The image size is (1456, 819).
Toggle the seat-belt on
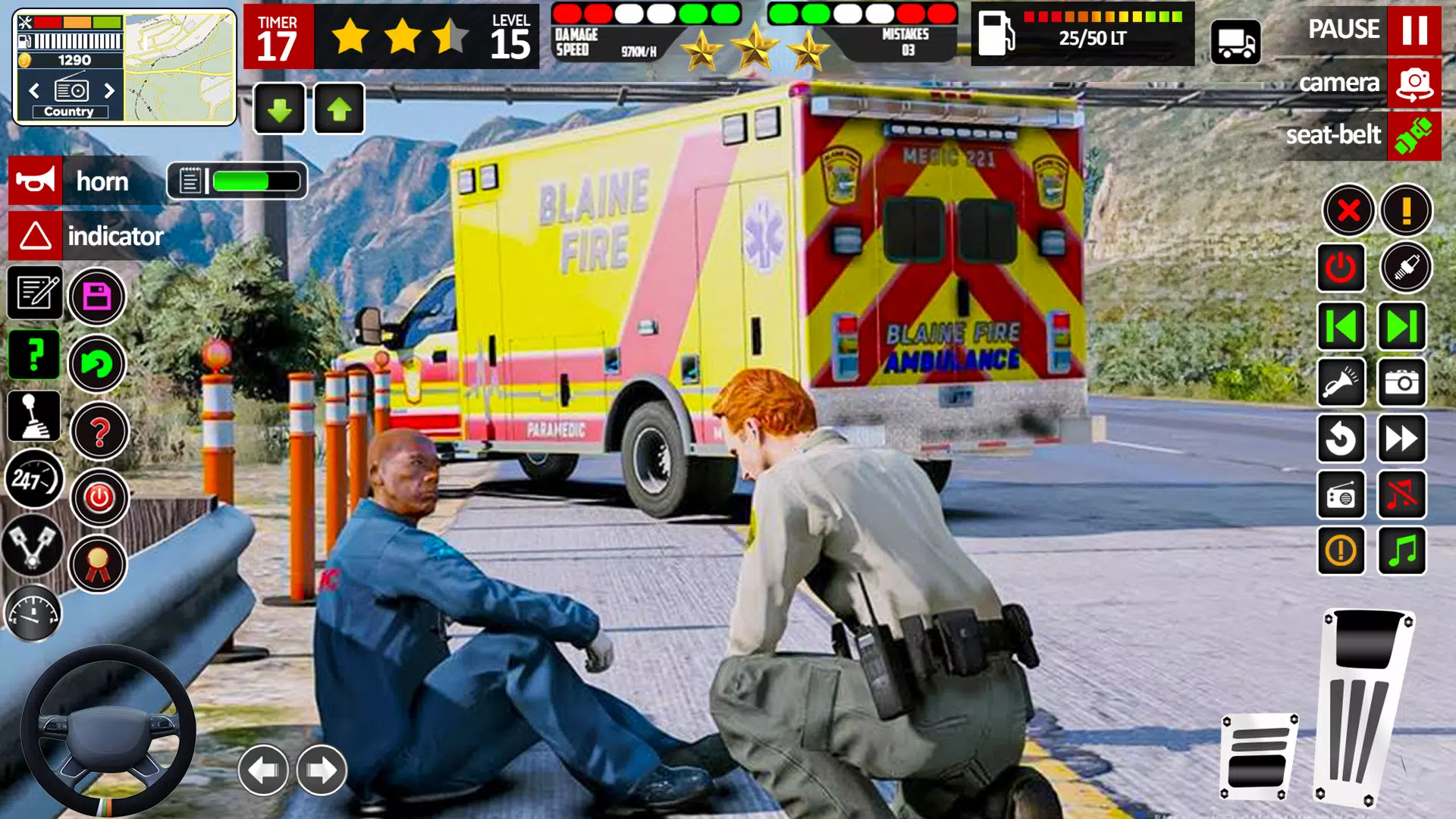click(x=1414, y=136)
